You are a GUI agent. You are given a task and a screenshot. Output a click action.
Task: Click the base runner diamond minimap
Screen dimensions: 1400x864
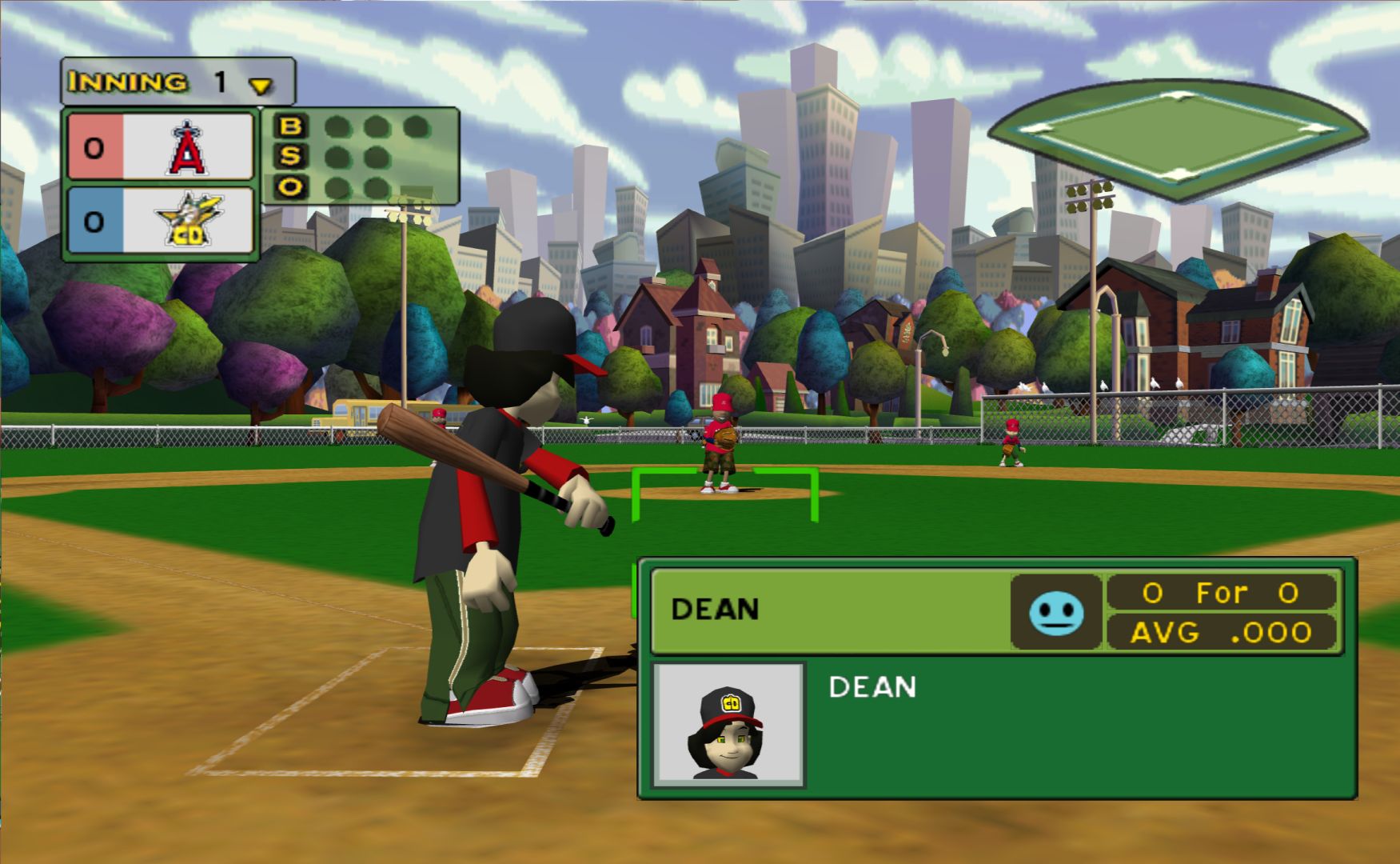pos(1177,136)
